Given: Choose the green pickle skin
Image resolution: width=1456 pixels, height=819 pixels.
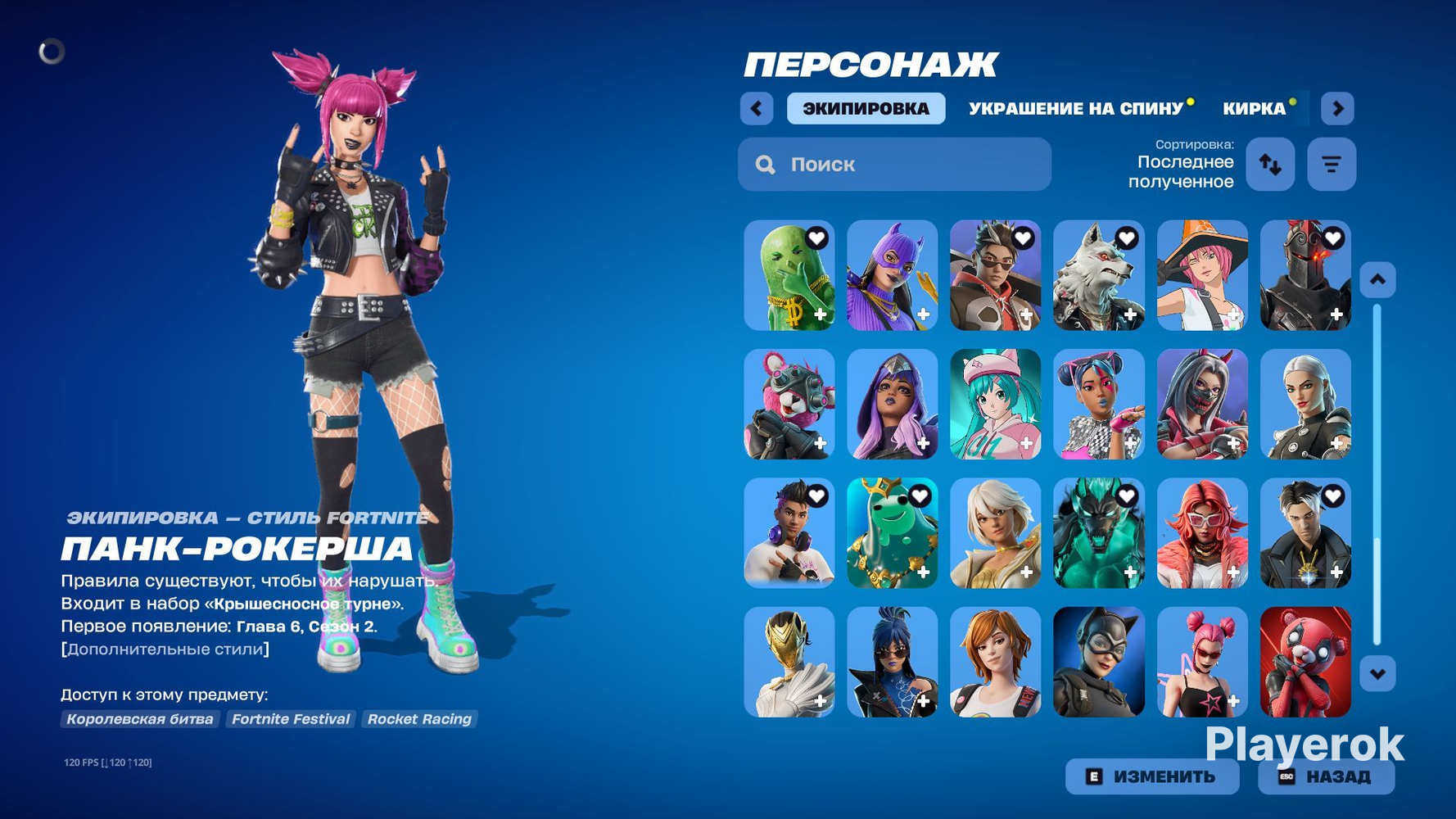Looking at the screenshot, I should (x=789, y=275).
